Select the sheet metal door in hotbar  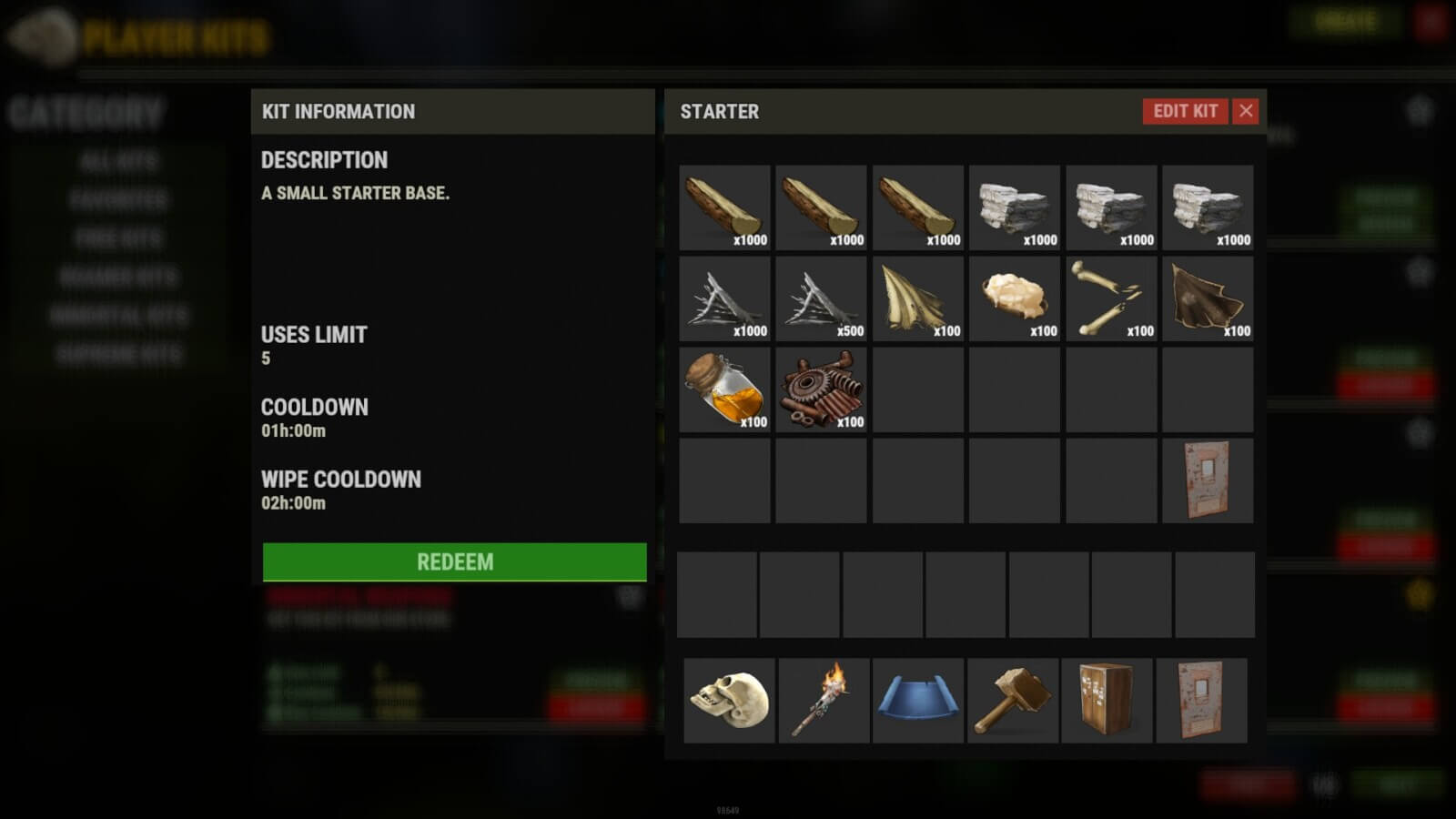tap(1201, 700)
